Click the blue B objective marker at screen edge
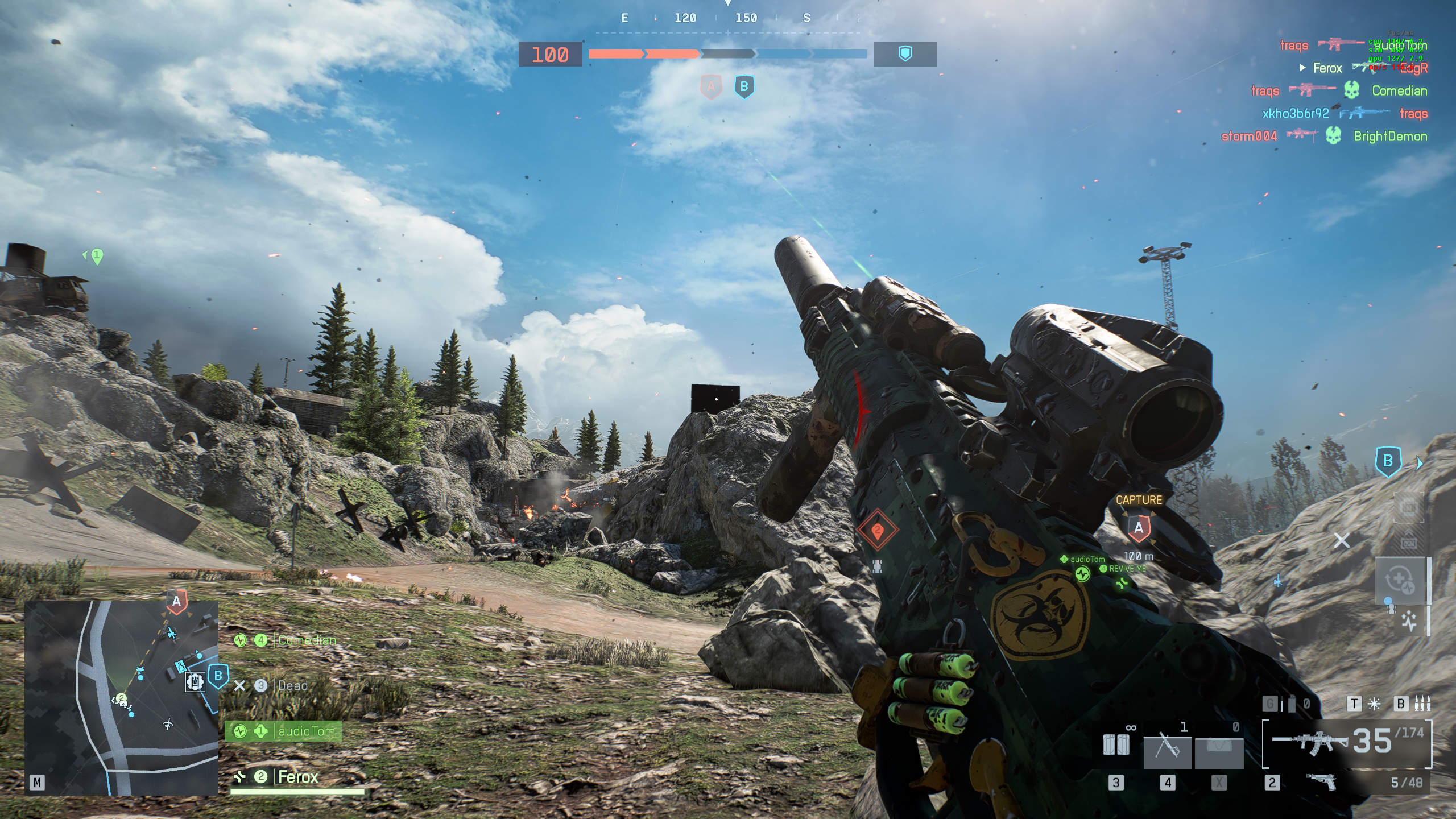 [x=1388, y=461]
